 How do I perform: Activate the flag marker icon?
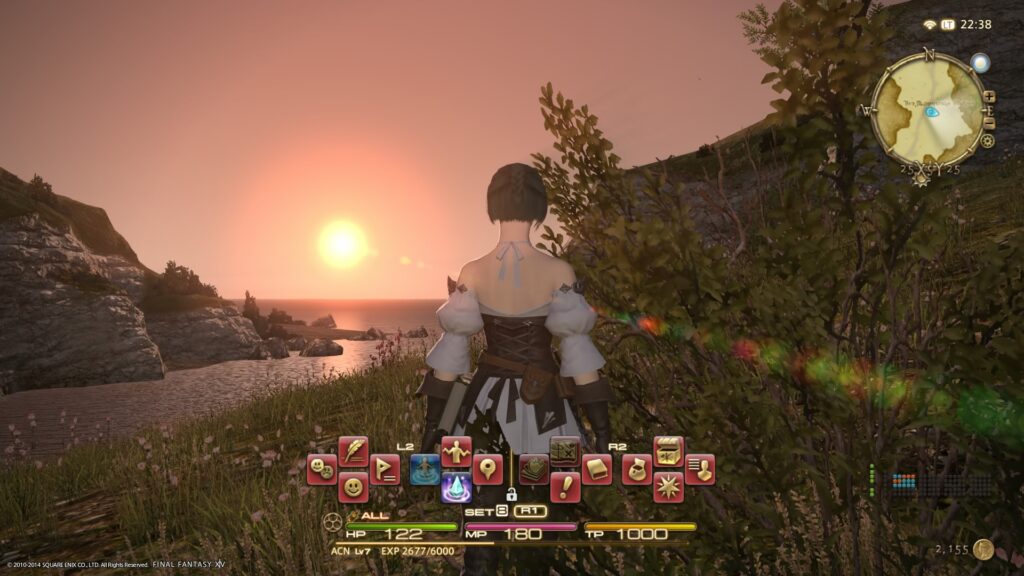pos(385,469)
